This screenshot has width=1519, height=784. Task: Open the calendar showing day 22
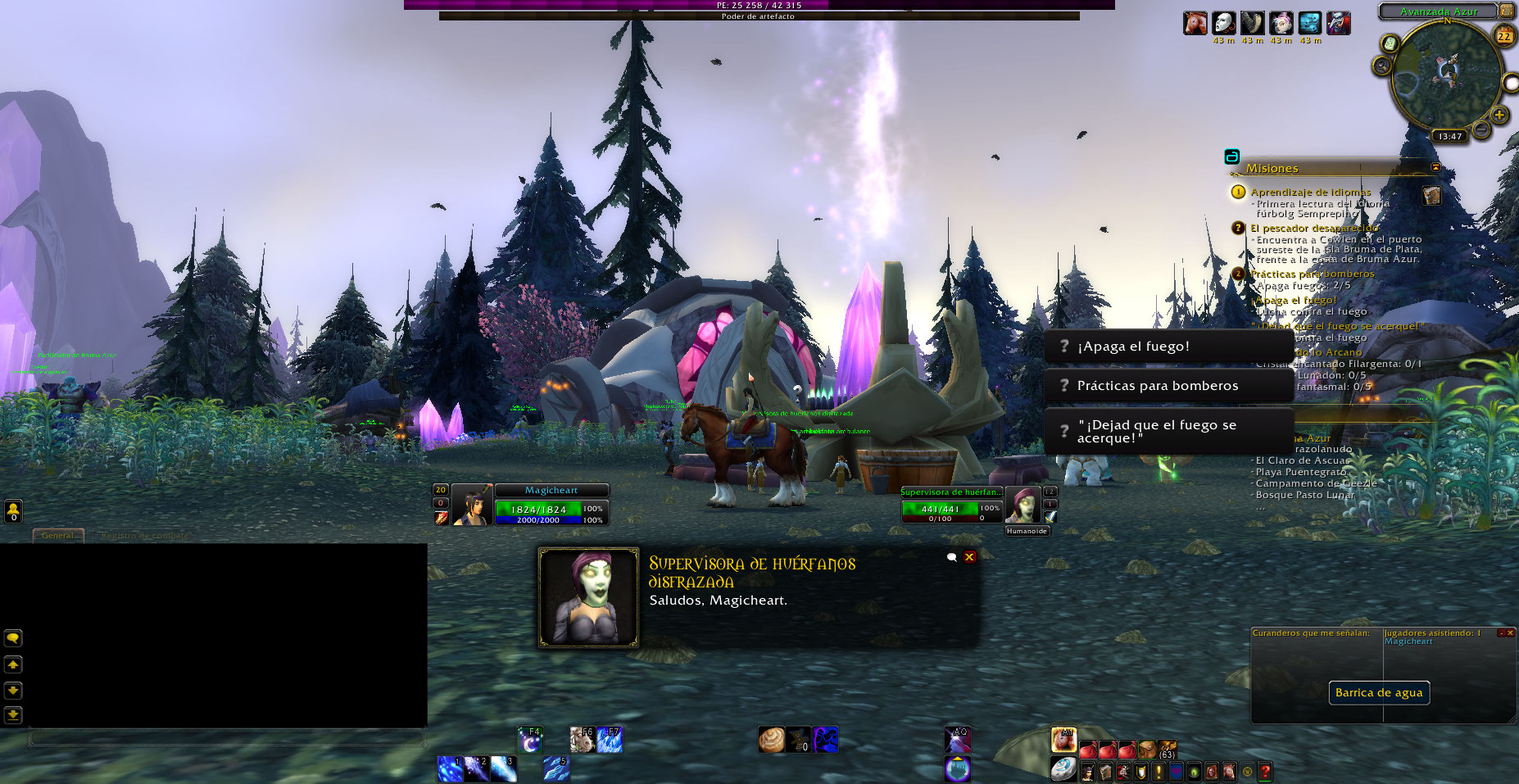click(1504, 35)
